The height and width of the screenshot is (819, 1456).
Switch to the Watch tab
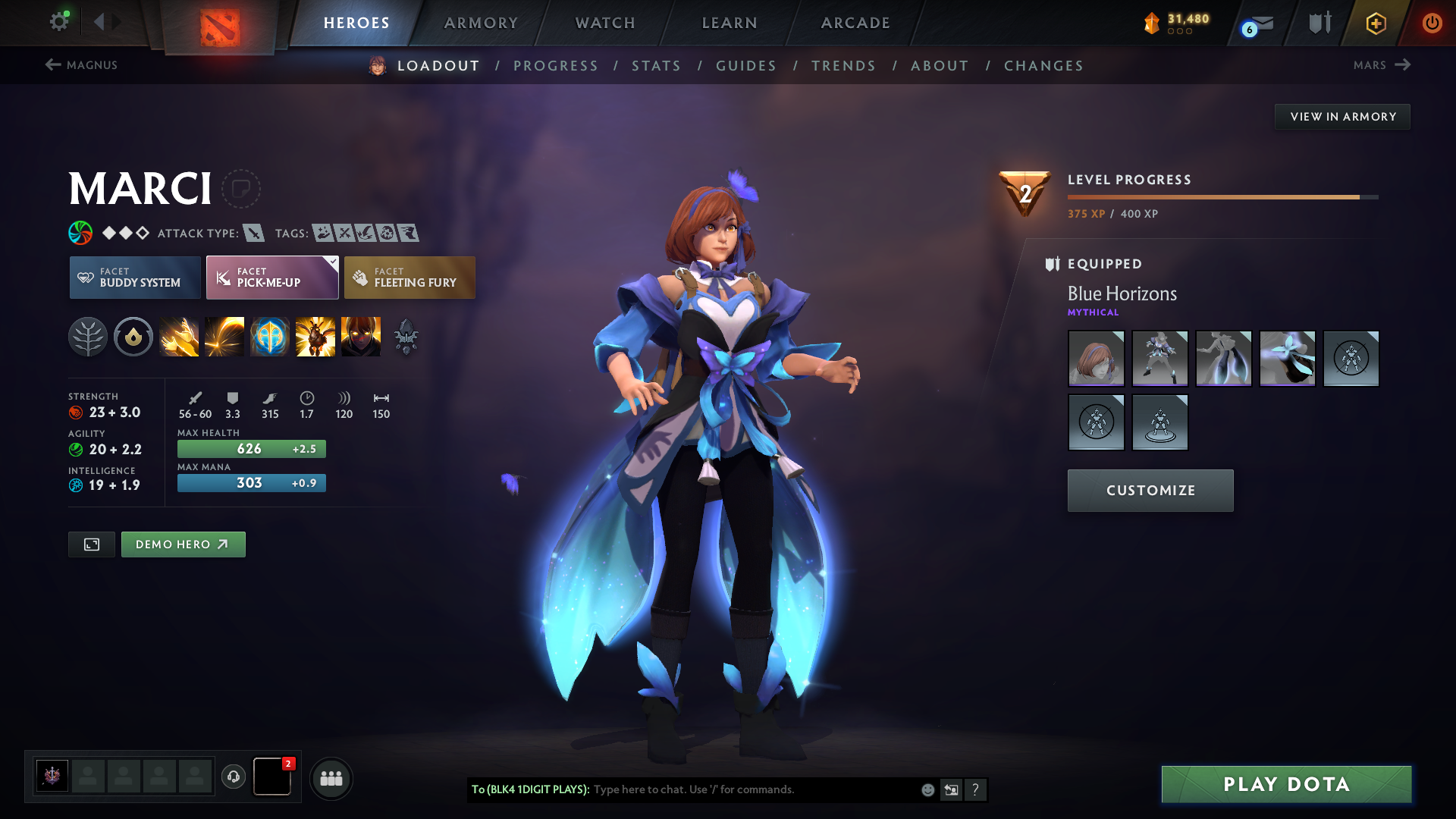pos(605,23)
